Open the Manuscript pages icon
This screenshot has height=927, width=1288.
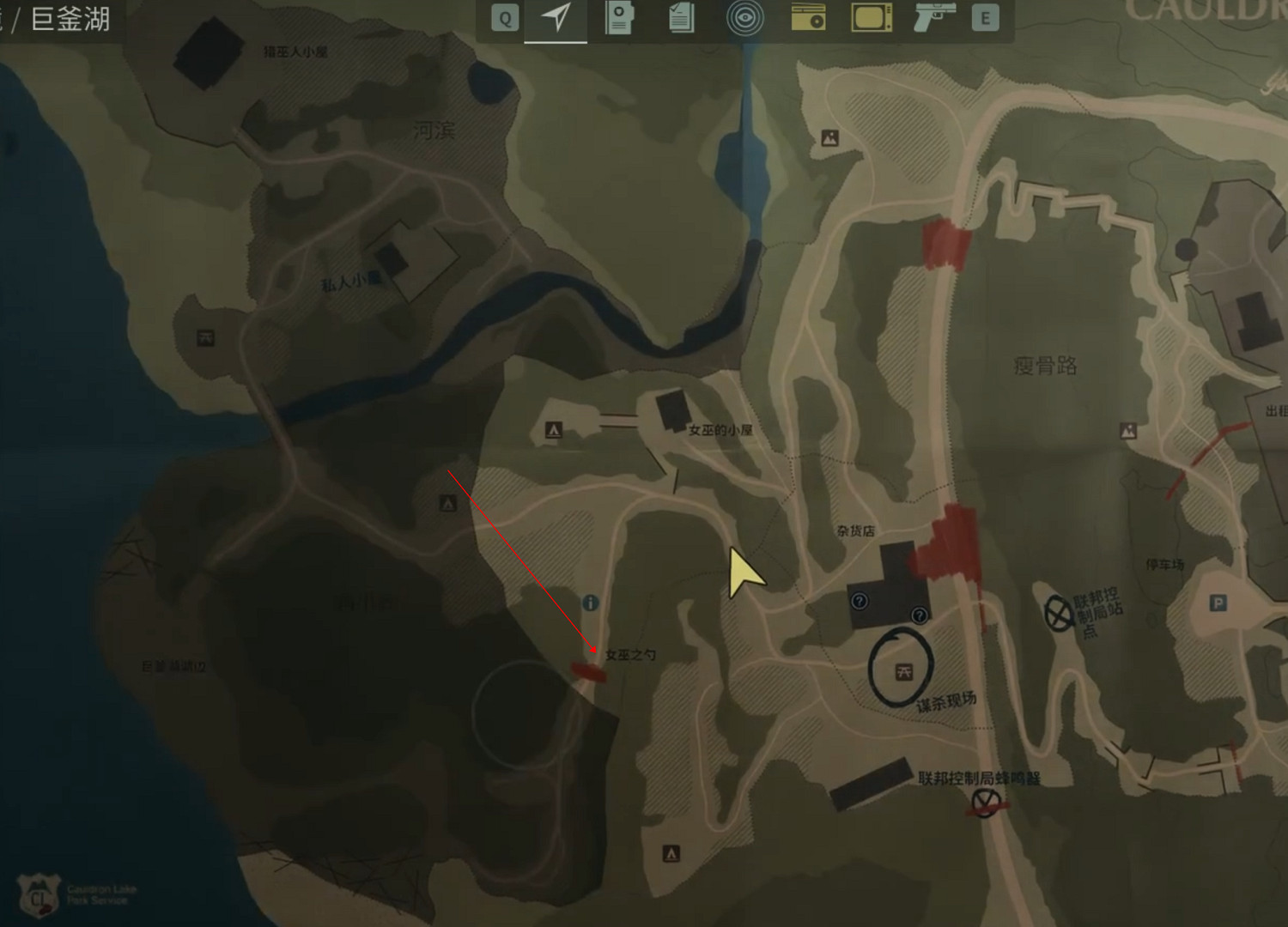[681, 19]
